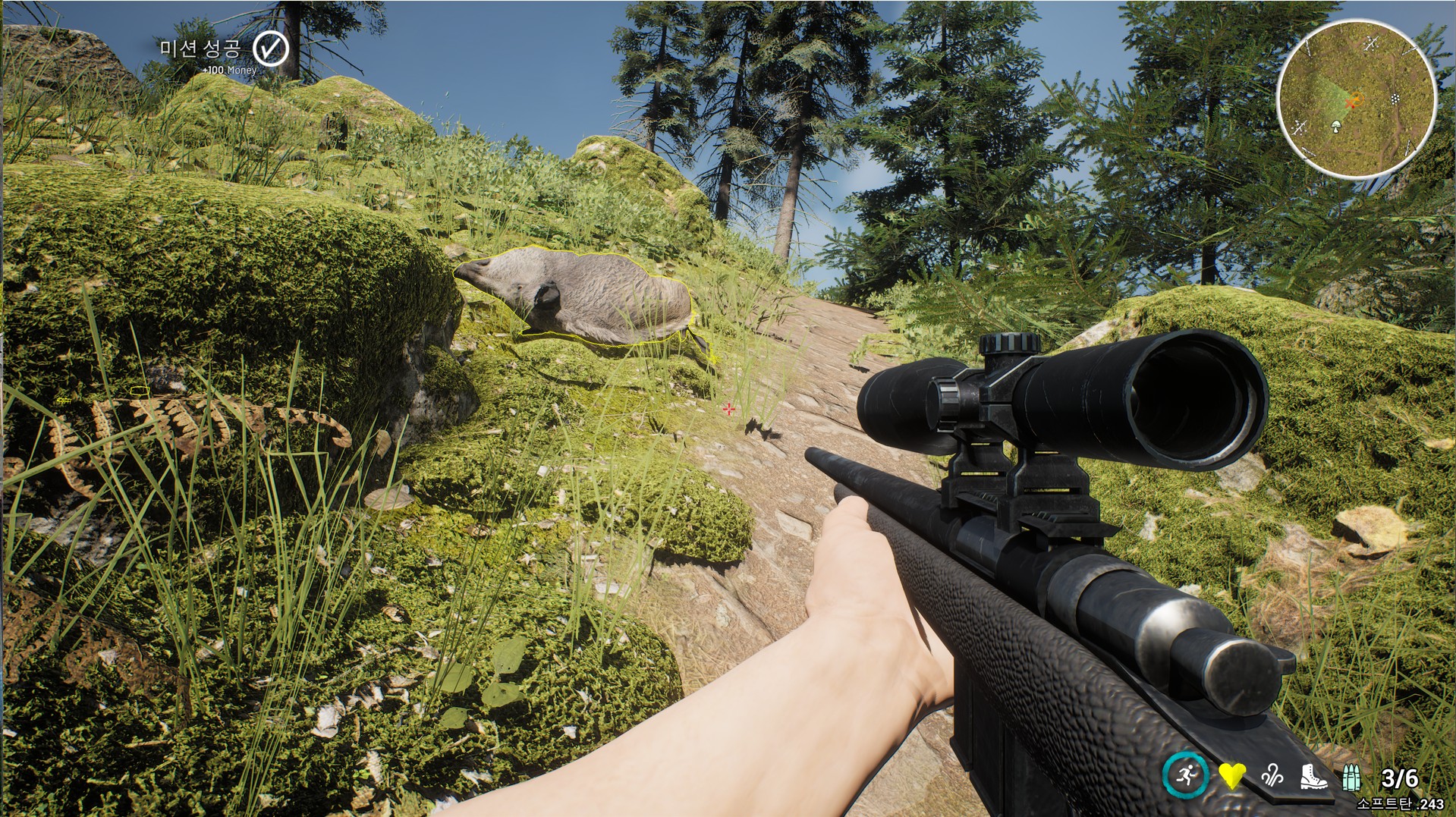Viewport: 1456px width, 817px height.
Task: Select the mushroom marker on the minimap
Action: (1336, 126)
